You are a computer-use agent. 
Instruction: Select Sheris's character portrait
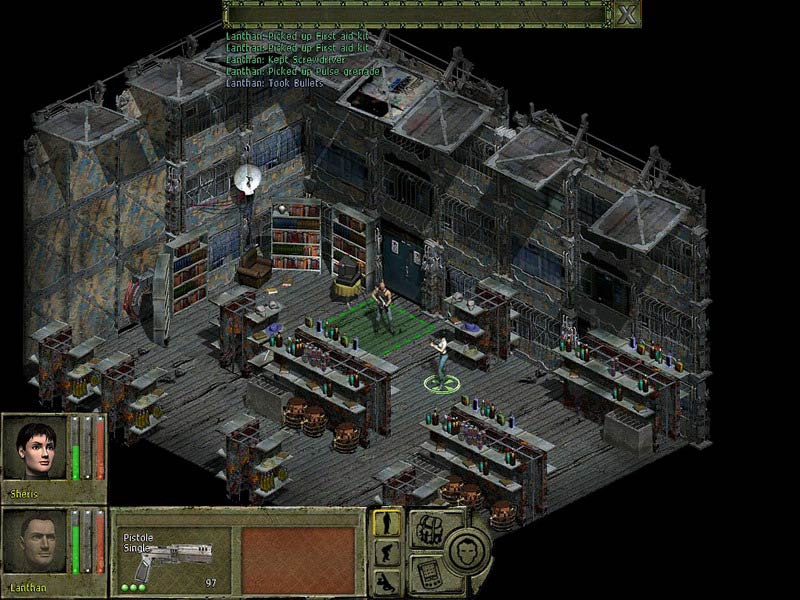click(35, 448)
